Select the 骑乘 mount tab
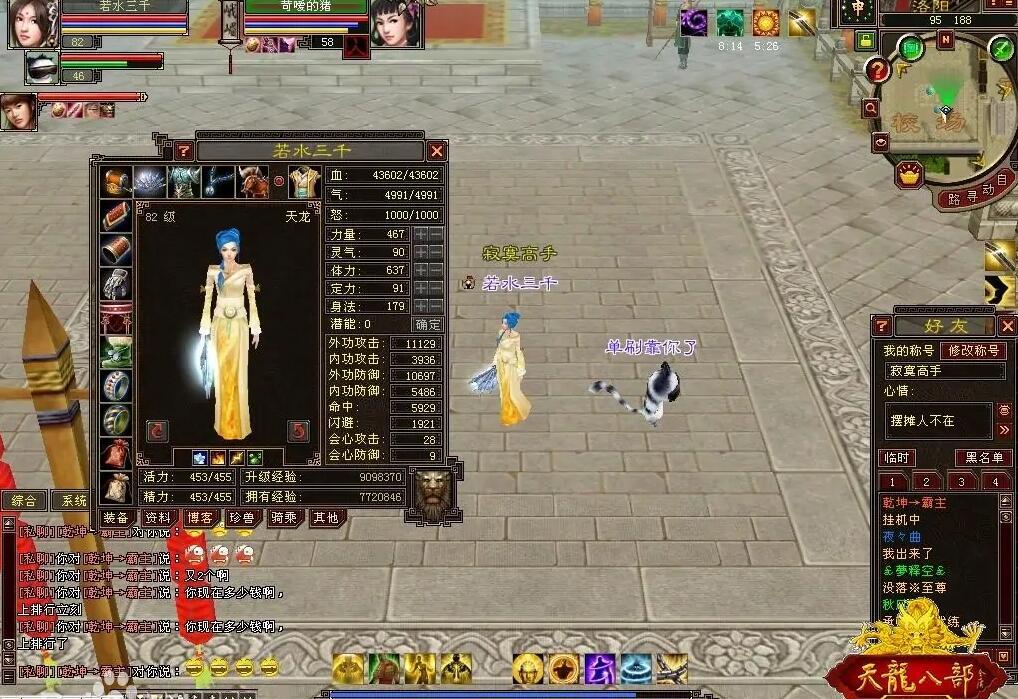 (283, 517)
